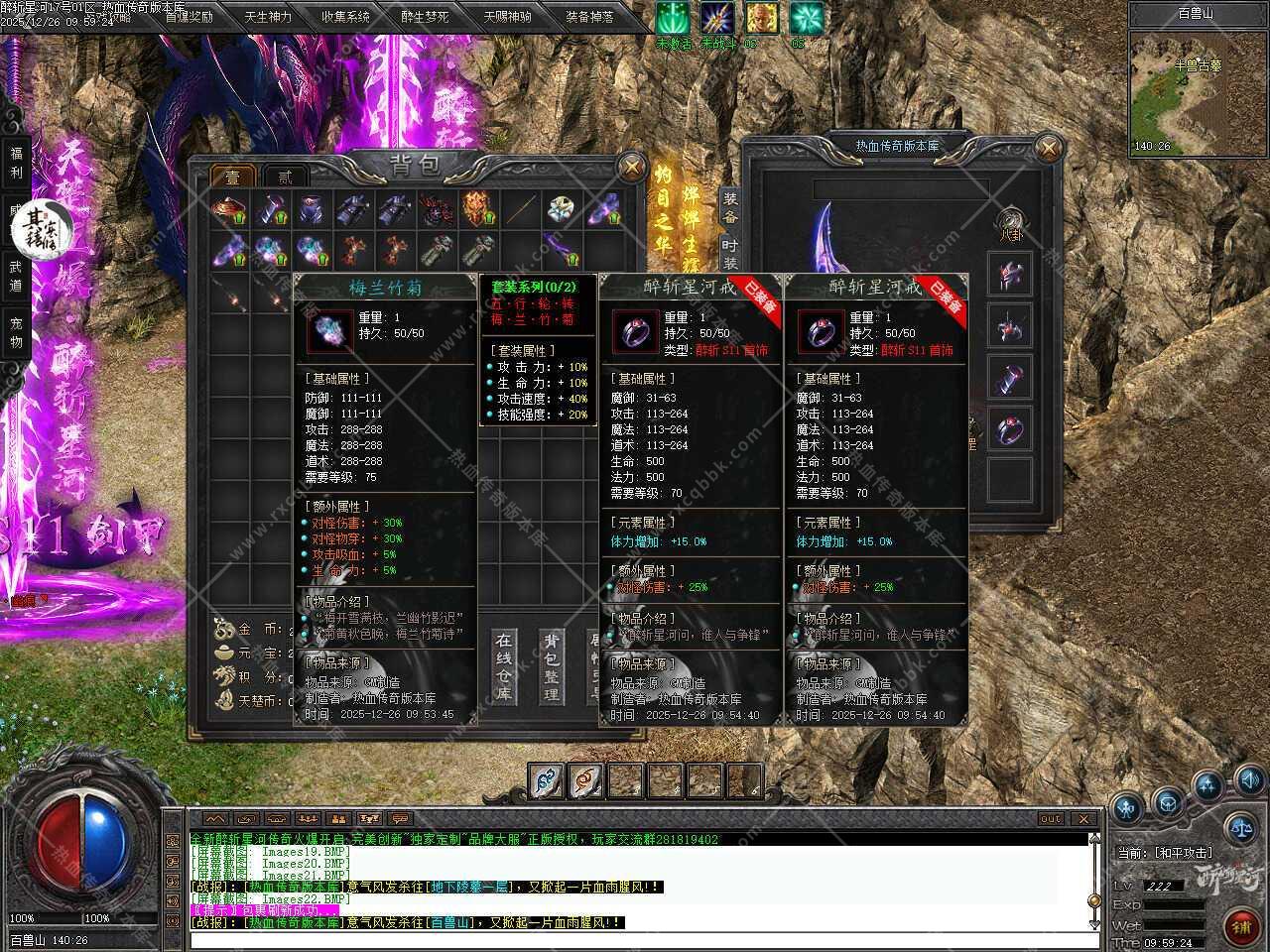Sort the bag with 背包整理

pyautogui.click(x=551, y=667)
